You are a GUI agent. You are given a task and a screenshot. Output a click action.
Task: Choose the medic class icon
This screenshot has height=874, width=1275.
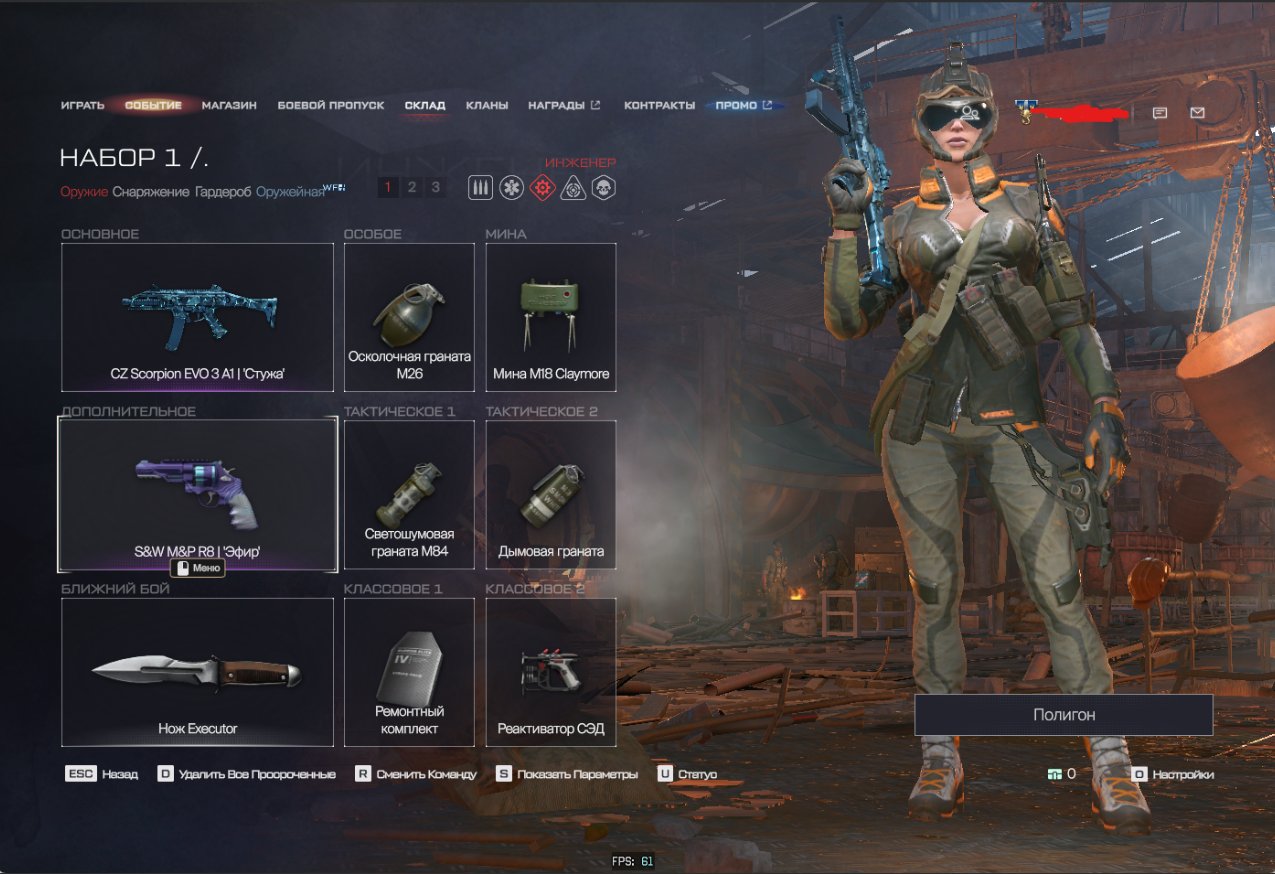tap(511, 187)
